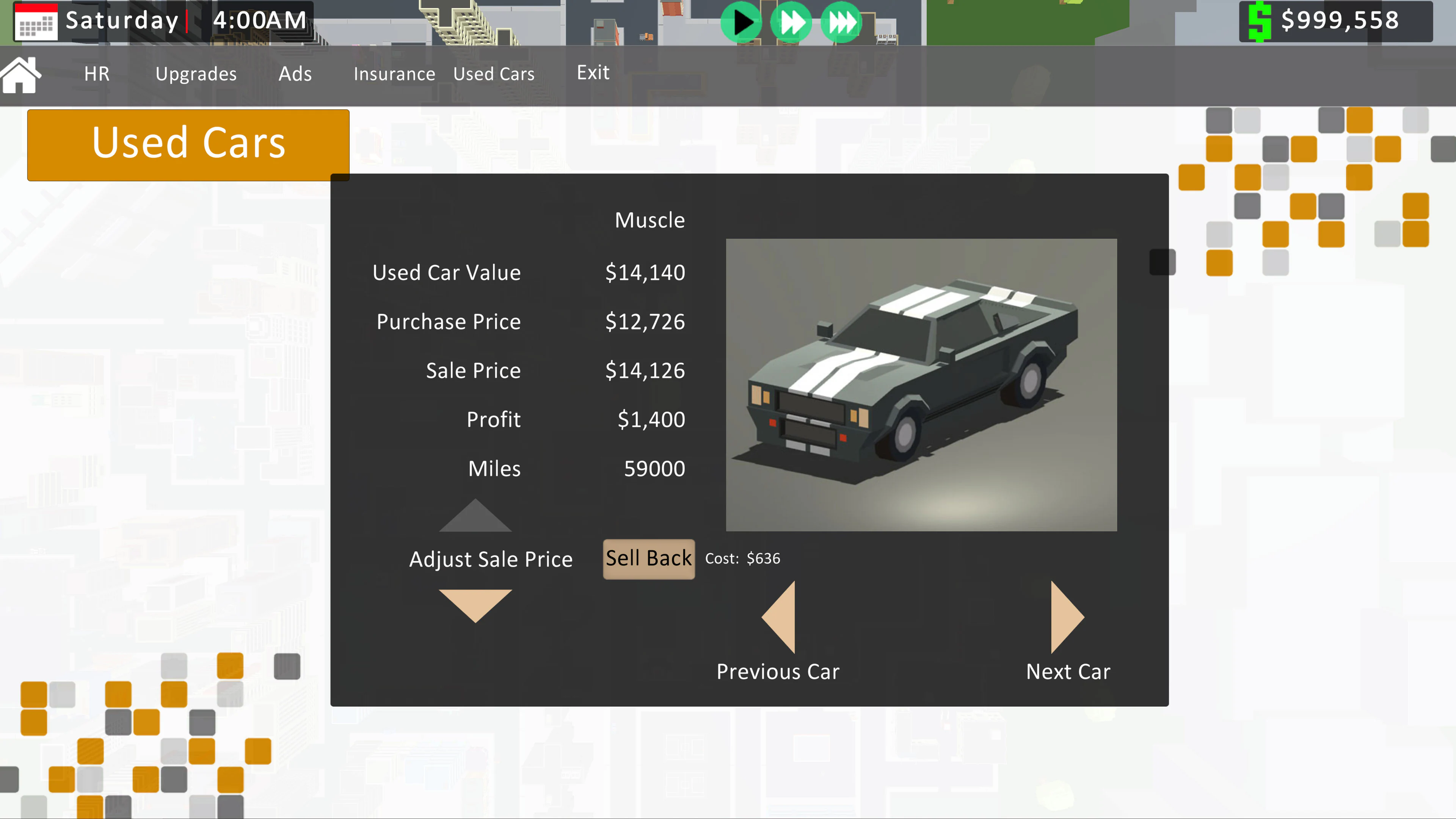Open the HR menu
Image resolution: width=1456 pixels, height=819 pixels.
[96, 74]
